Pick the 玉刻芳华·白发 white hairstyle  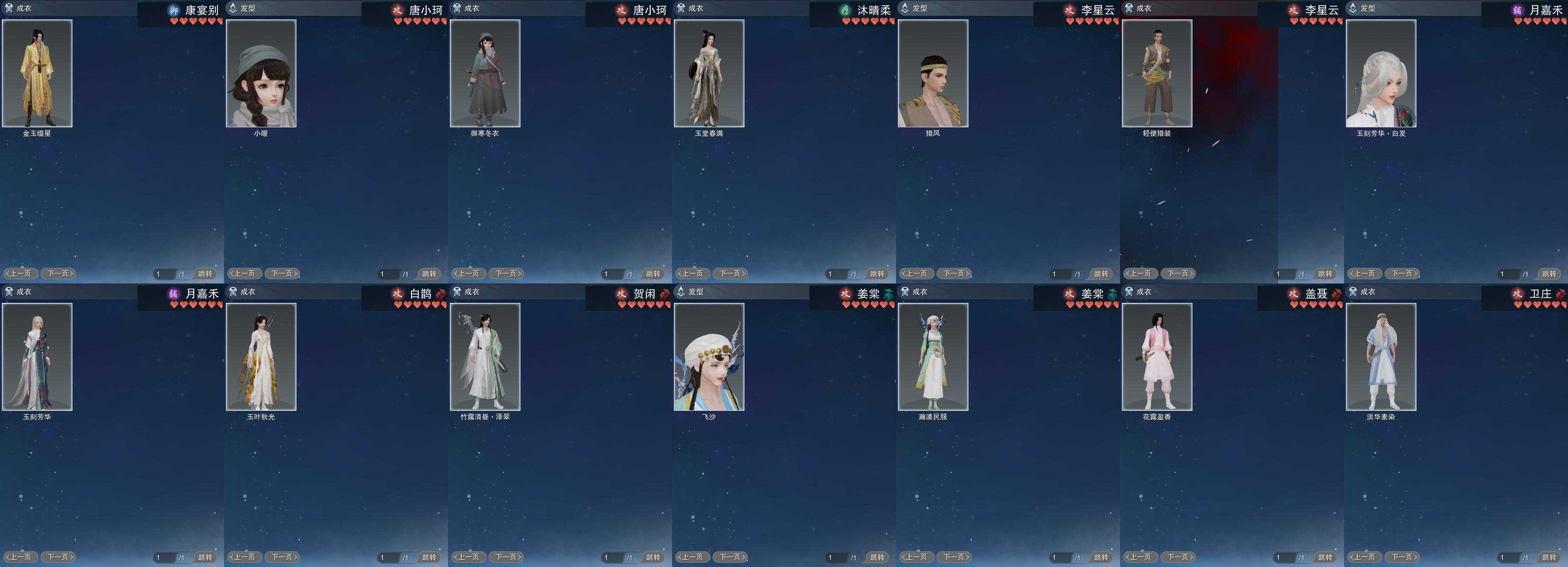1381,73
